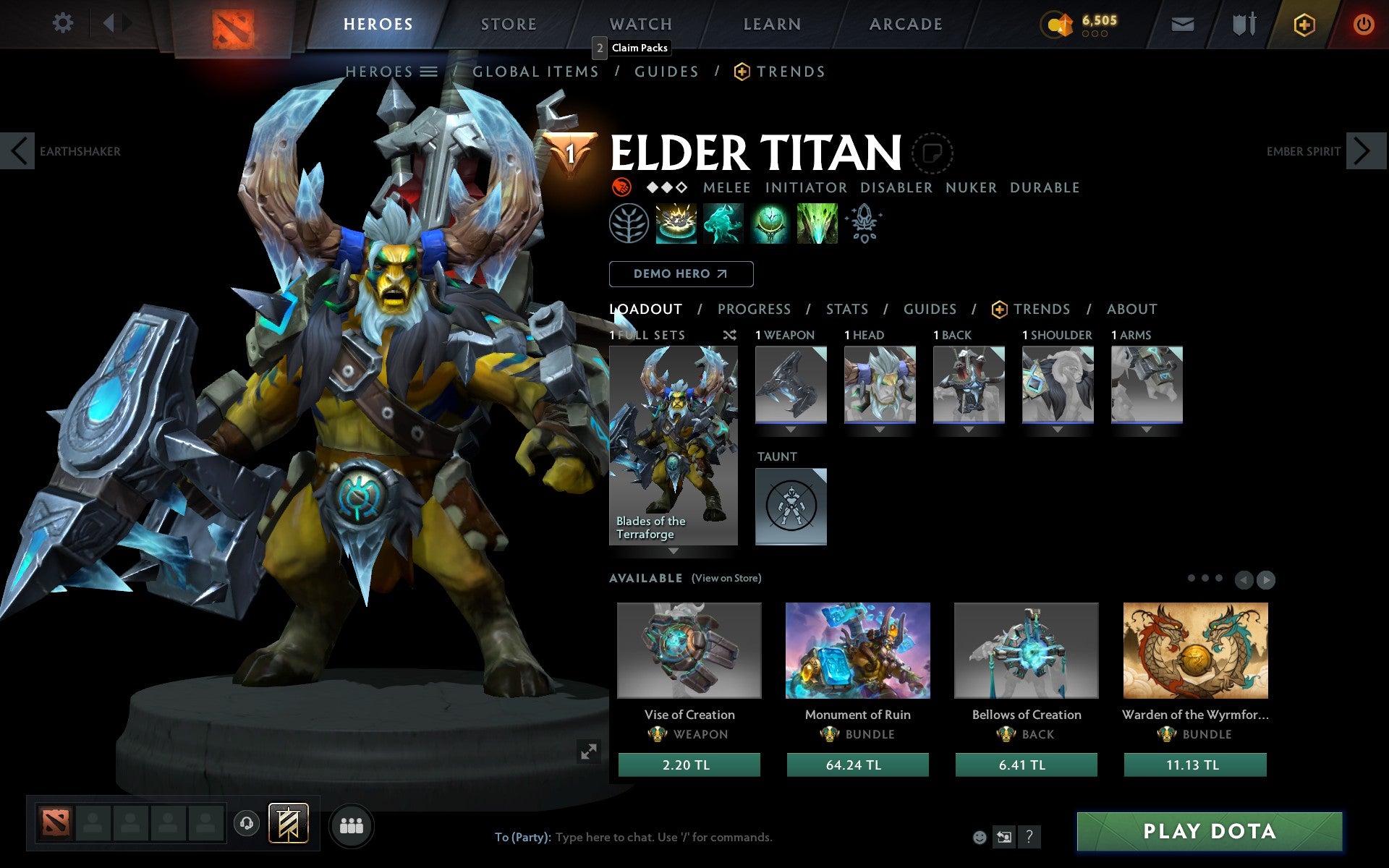Image resolution: width=1389 pixels, height=868 pixels.
Task: Click the right arrow to browse more Available items
Action: [1266, 580]
